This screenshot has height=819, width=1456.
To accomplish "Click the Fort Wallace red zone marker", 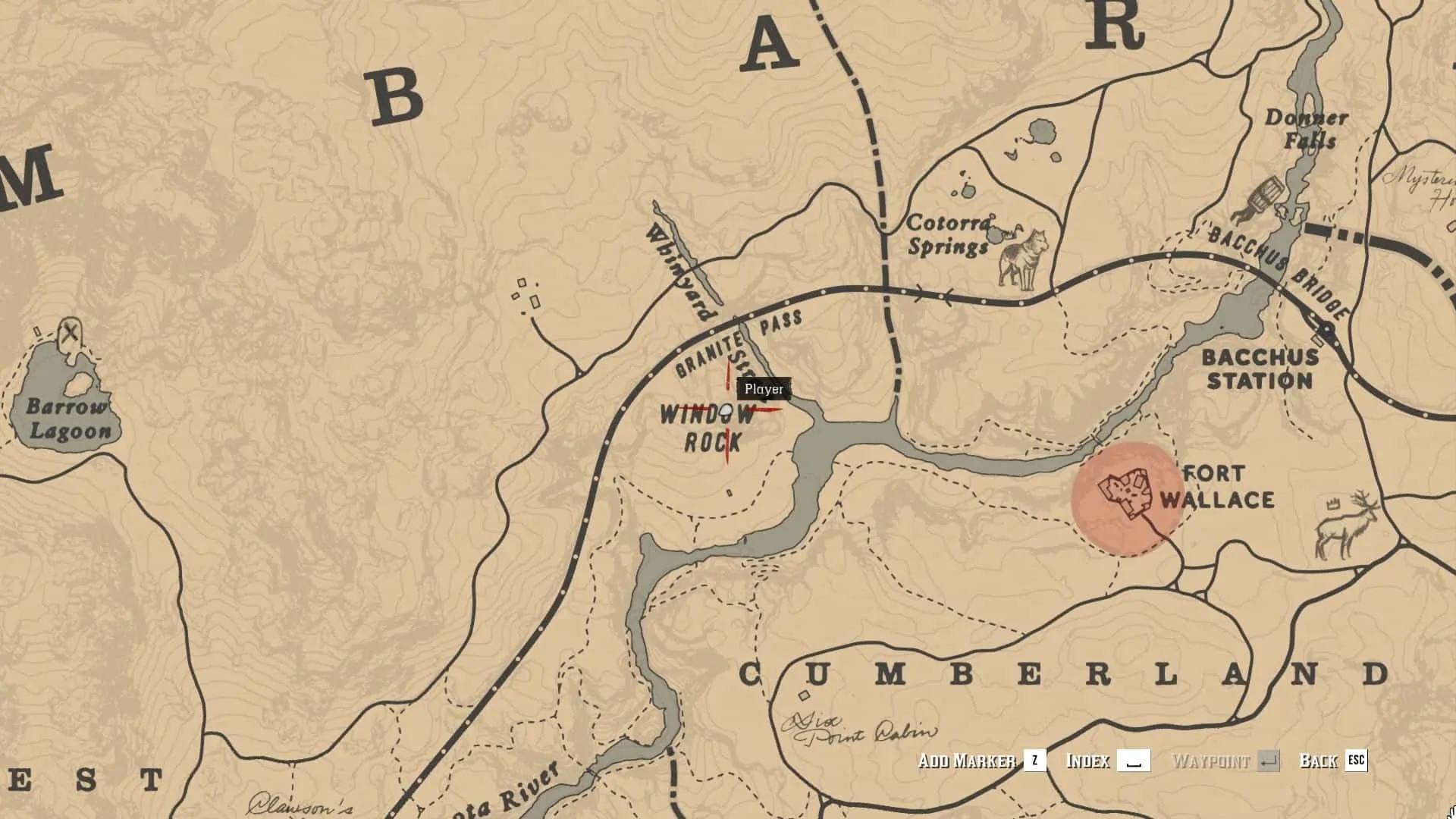I will [1127, 498].
